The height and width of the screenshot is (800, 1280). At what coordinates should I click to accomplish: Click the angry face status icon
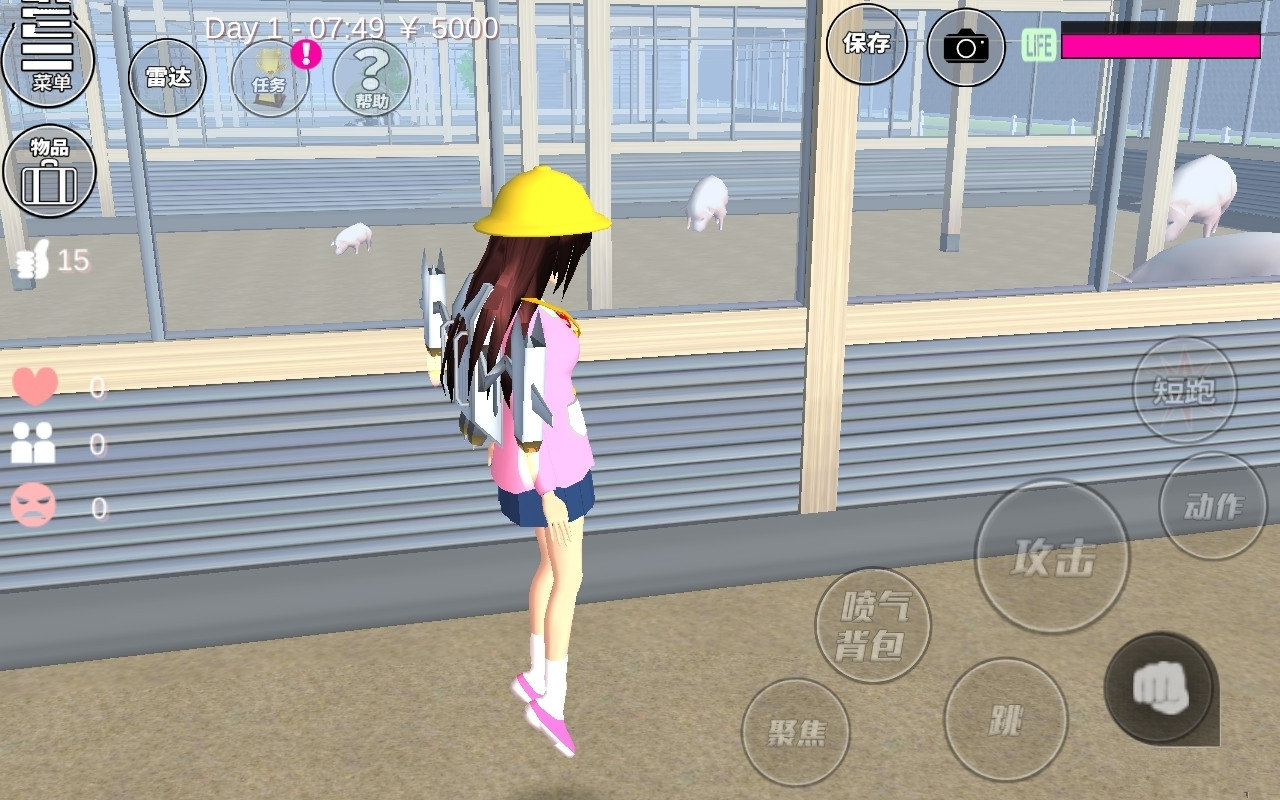point(36,505)
